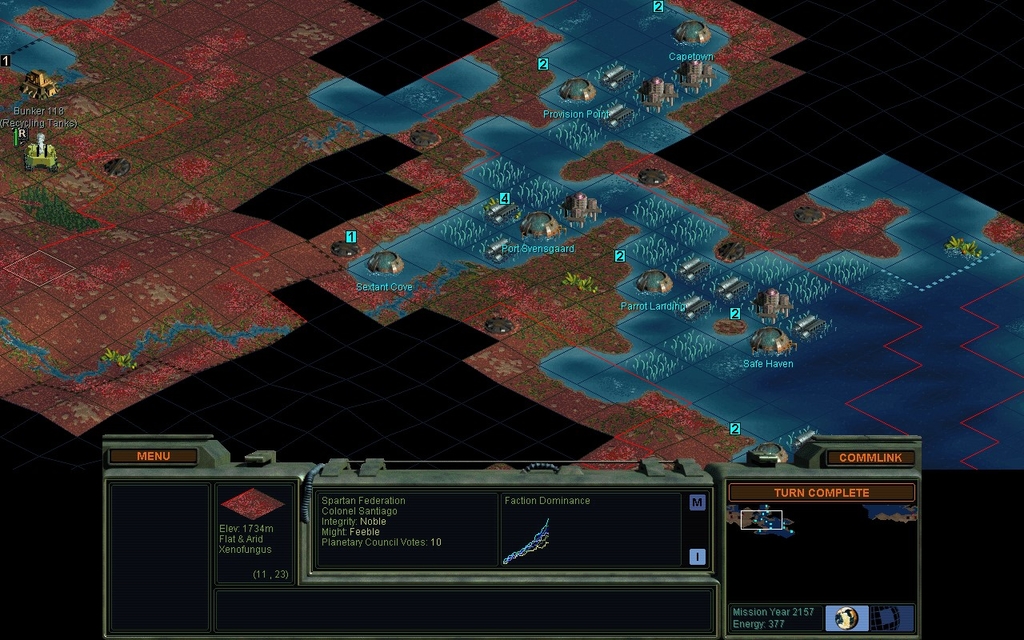This screenshot has width=1024, height=640.
Task: Select the Bunker 118 base label
Action: click(x=39, y=110)
